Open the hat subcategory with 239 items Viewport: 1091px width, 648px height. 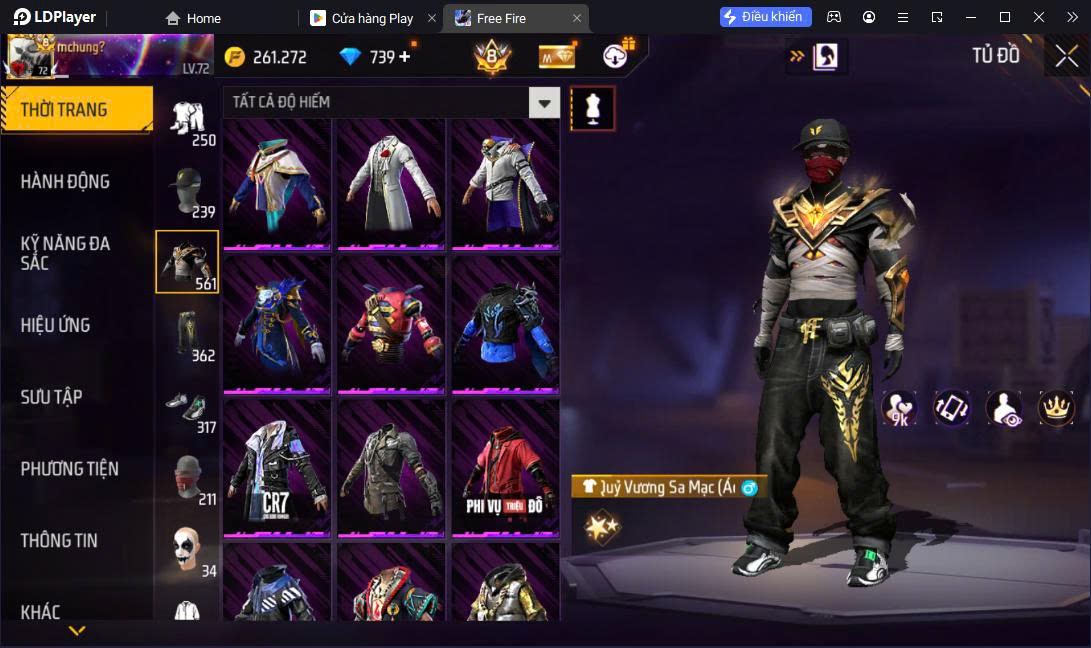point(187,191)
